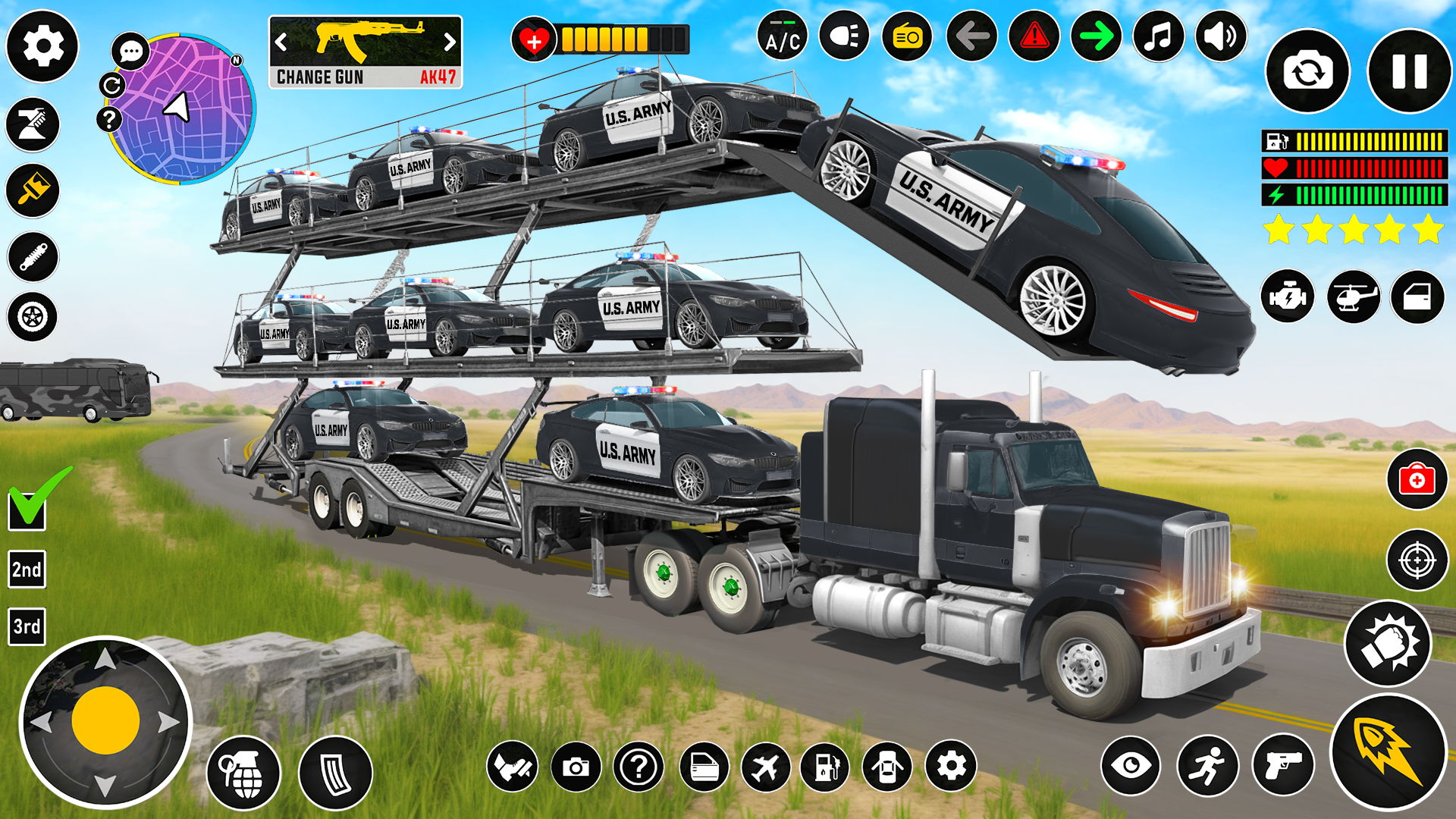
Task: Check the yellow fuel gauge bar
Action: pos(1357,140)
